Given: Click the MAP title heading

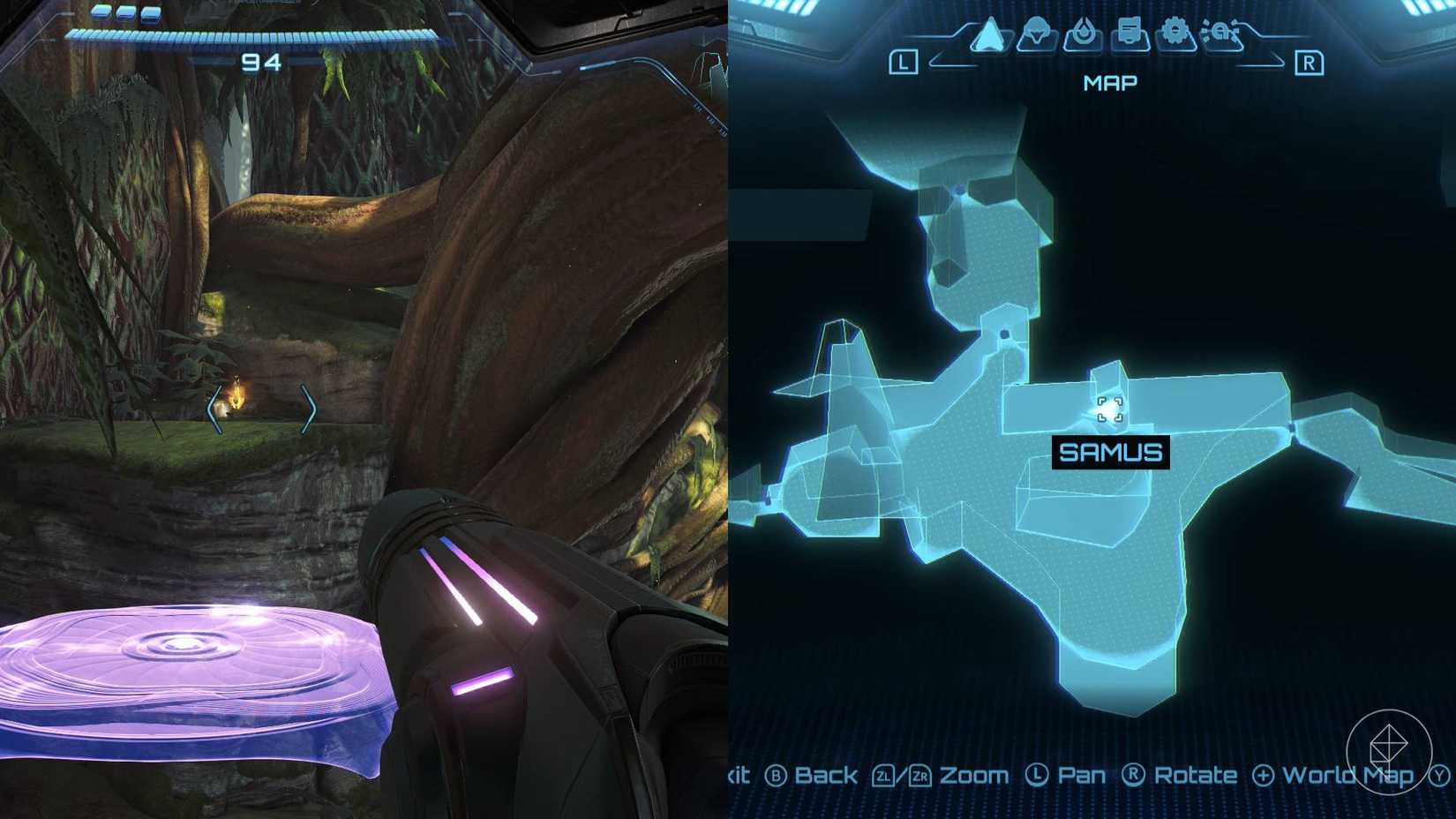Looking at the screenshot, I should [1110, 82].
